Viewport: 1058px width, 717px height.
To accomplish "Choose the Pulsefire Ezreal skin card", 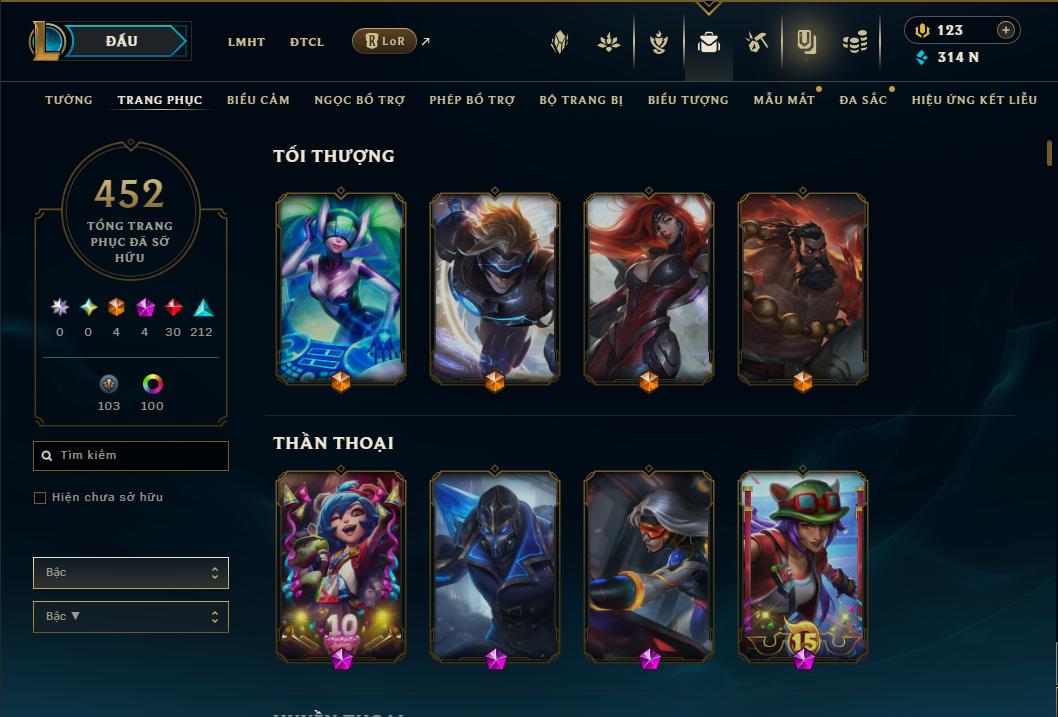I will [x=495, y=286].
